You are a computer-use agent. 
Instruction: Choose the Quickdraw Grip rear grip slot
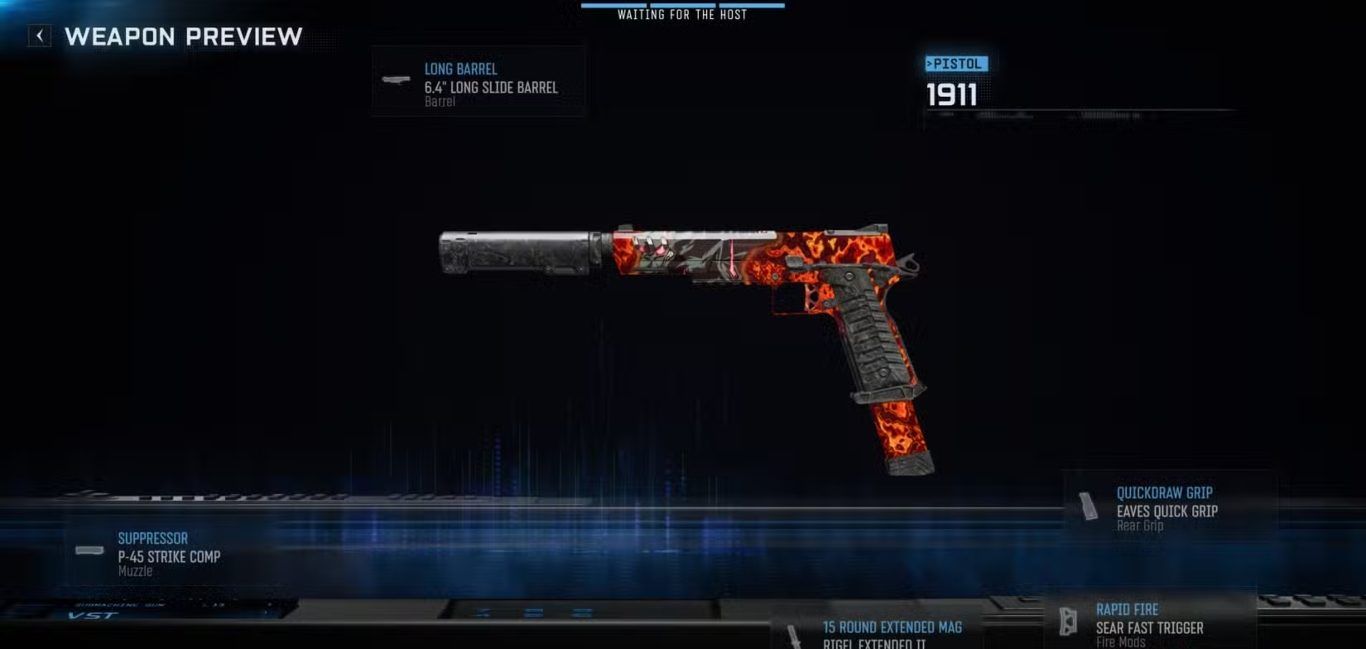point(1168,507)
